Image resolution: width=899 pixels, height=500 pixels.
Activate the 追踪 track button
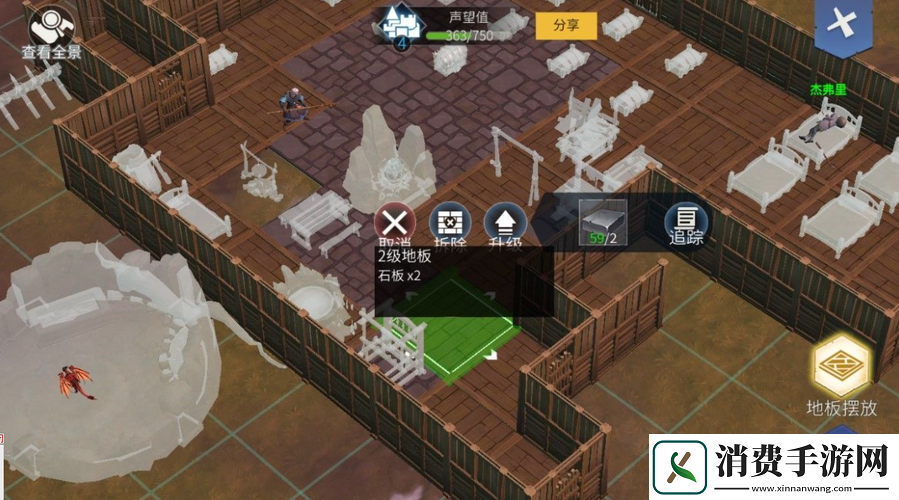coord(686,222)
